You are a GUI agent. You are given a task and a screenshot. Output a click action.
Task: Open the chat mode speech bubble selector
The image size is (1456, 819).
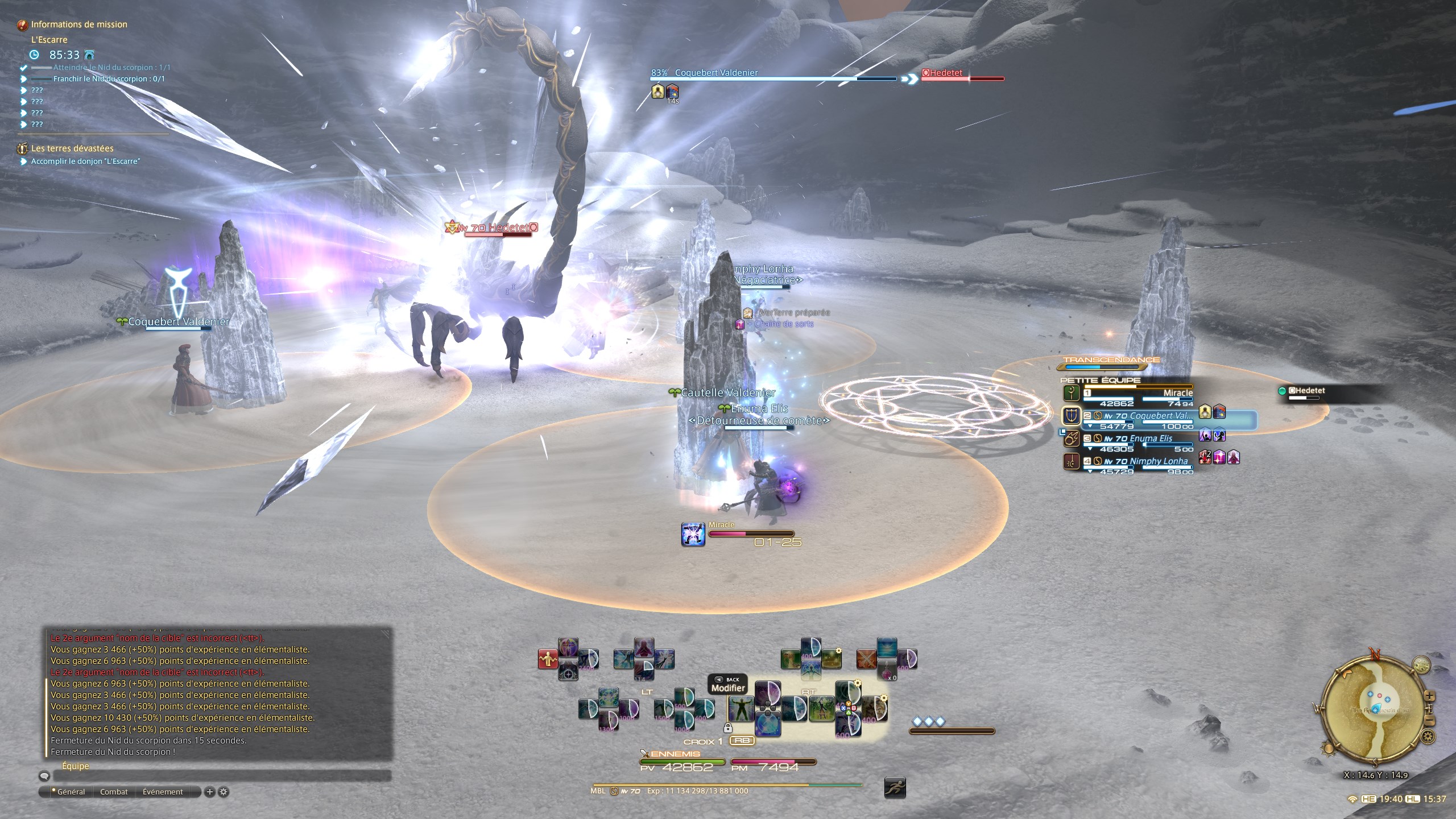[x=44, y=776]
